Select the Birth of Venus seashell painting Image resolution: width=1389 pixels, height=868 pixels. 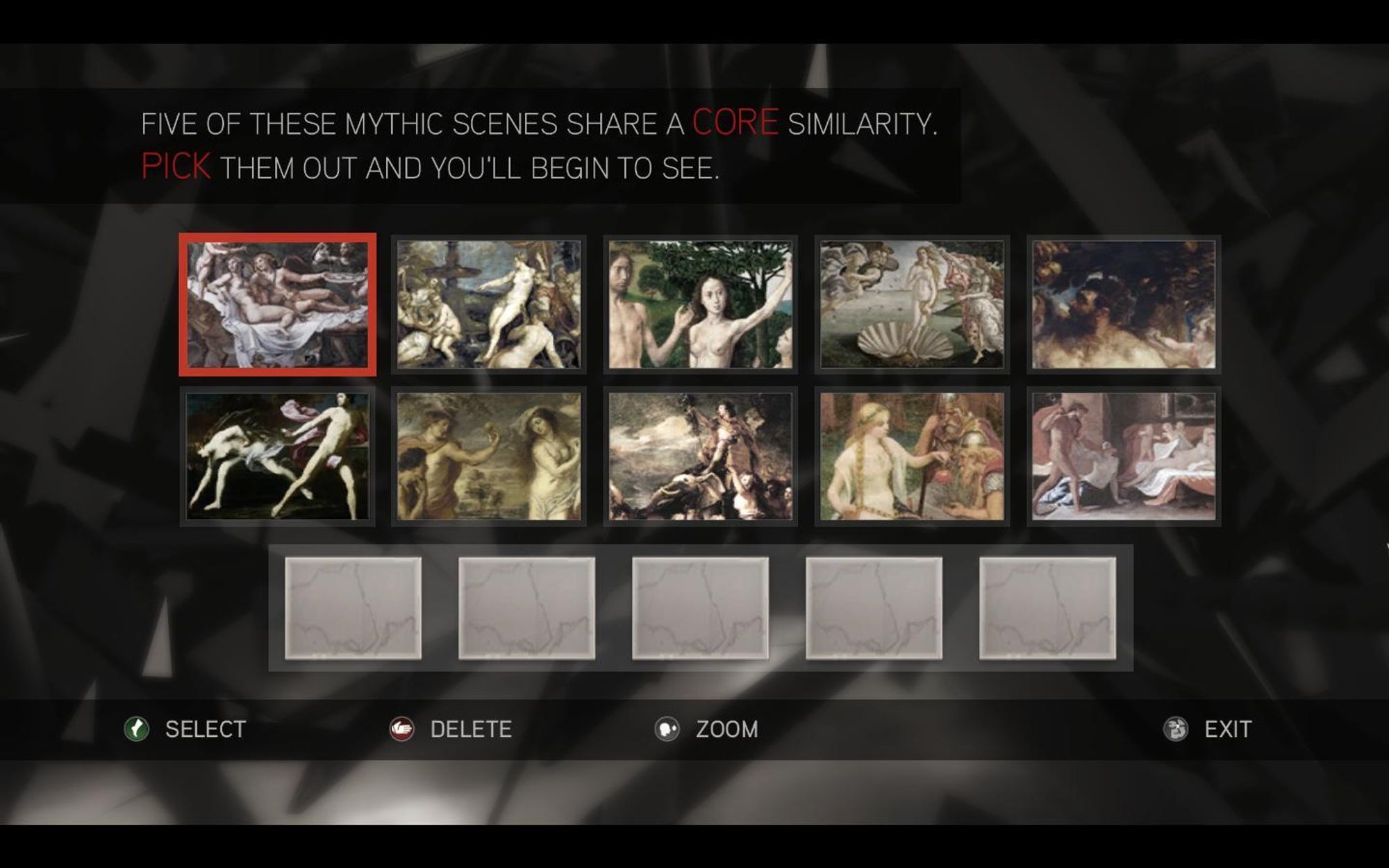[912, 305]
